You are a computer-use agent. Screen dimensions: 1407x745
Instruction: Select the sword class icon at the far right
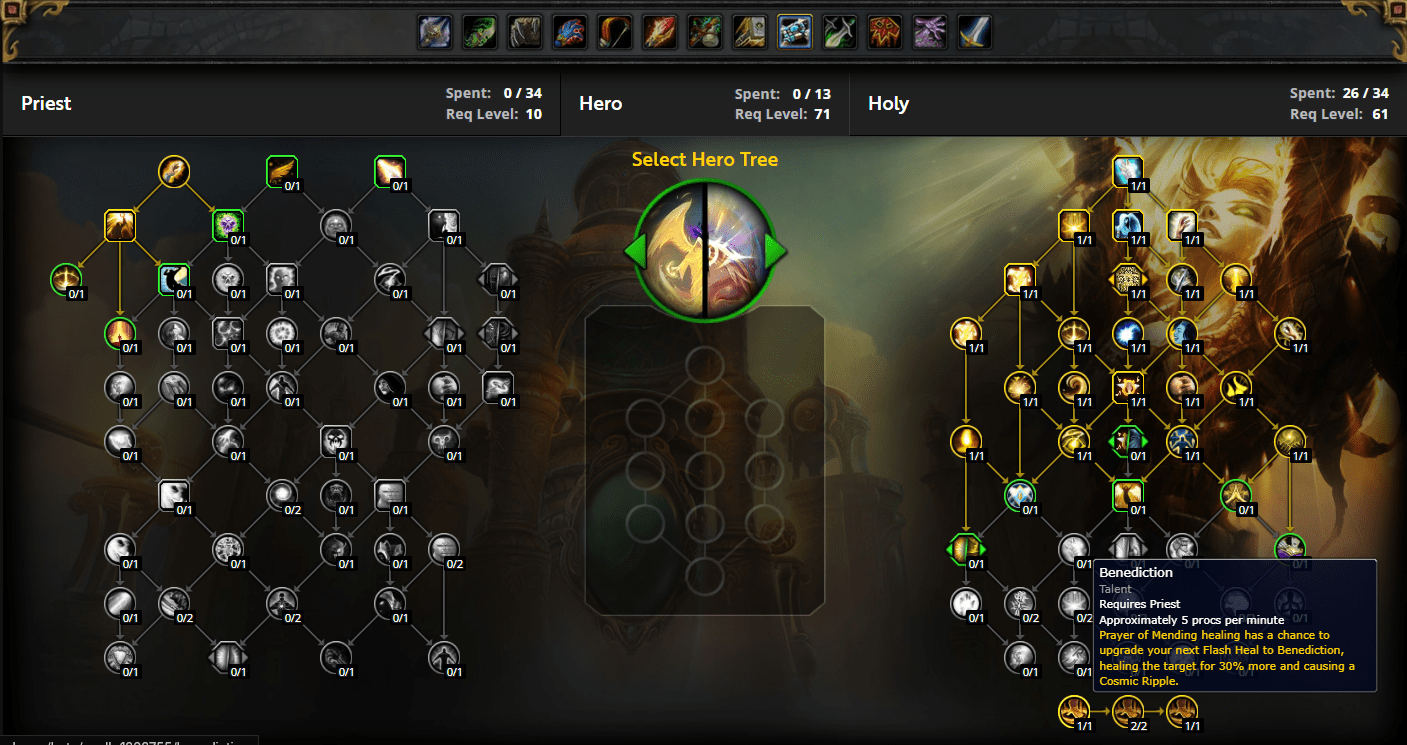click(974, 31)
